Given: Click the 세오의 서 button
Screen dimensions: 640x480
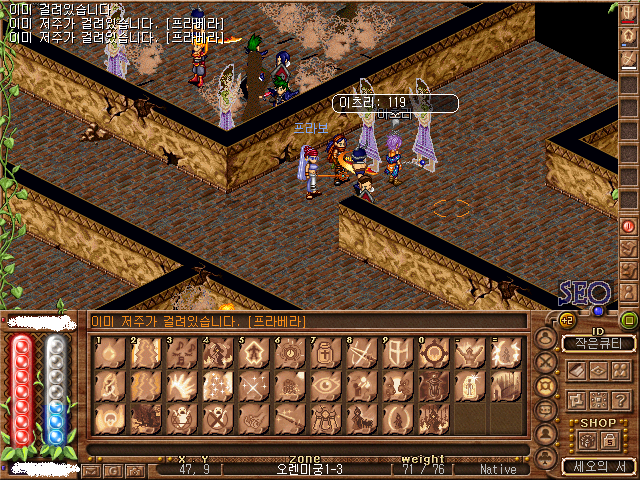Looking at the screenshot, I should click(598, 466).
